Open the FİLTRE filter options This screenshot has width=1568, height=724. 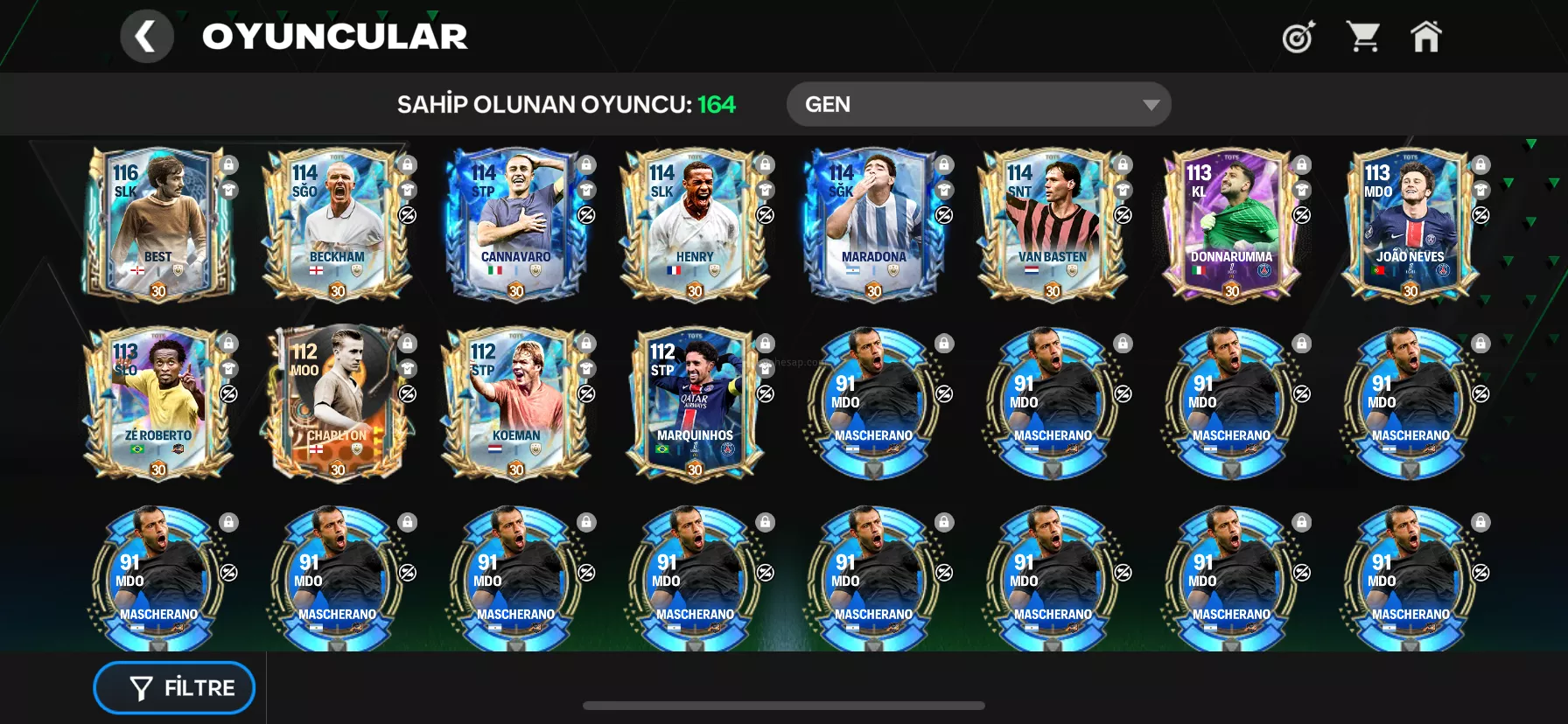point(174,688)
